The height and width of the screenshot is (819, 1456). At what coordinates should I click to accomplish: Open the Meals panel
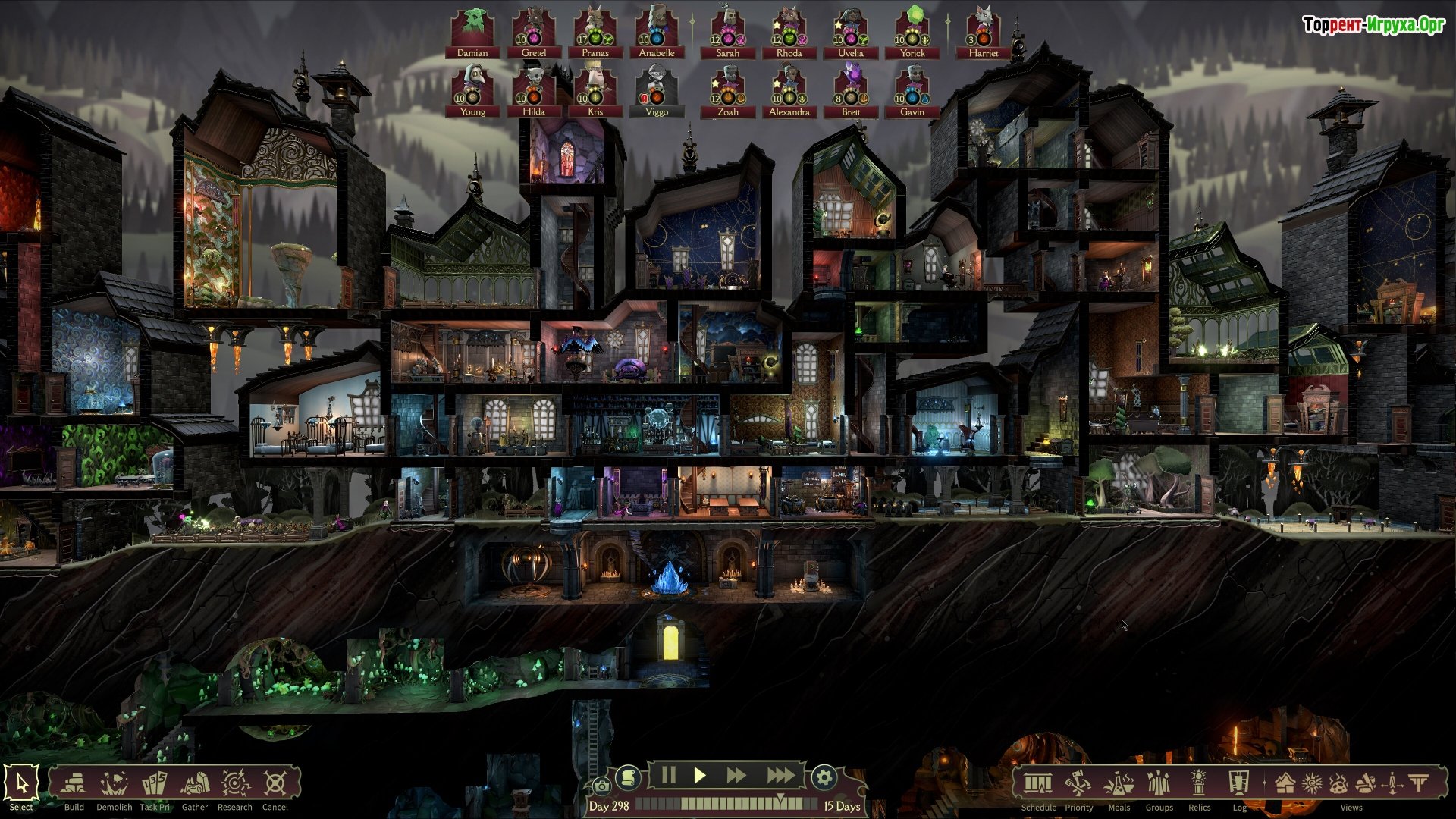1119,783
